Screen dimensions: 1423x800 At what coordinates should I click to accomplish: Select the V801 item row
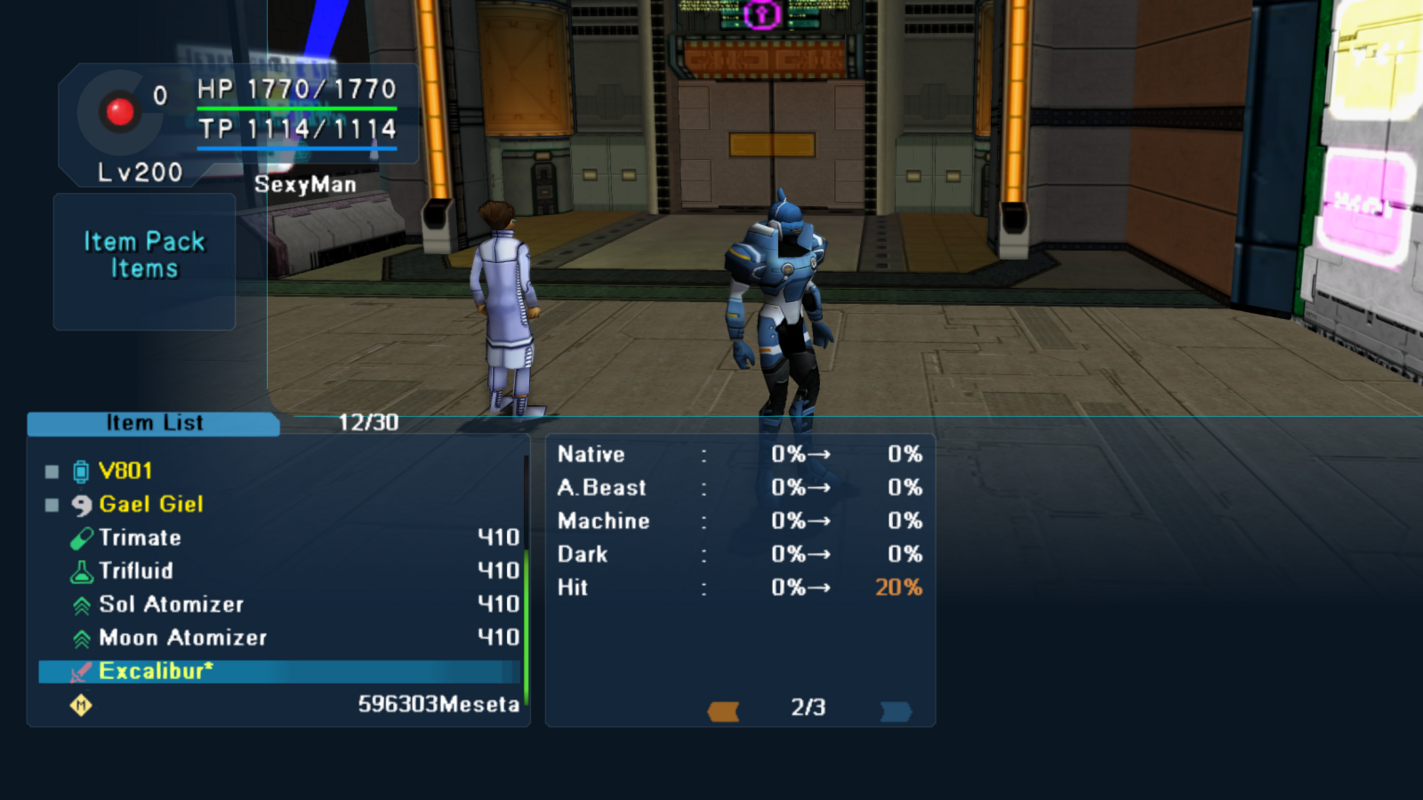pos(126,471)
